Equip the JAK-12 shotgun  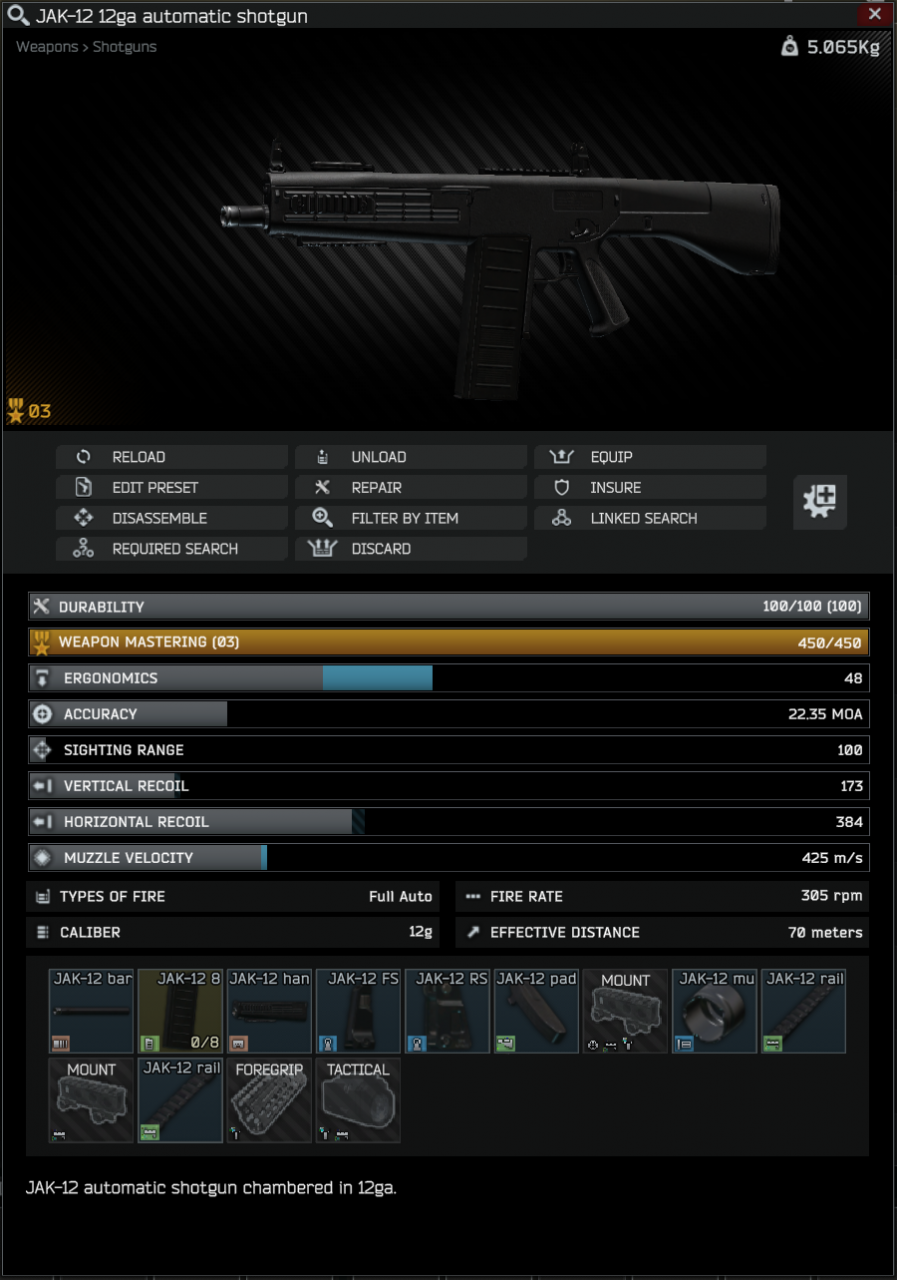[x=649, y=457]
